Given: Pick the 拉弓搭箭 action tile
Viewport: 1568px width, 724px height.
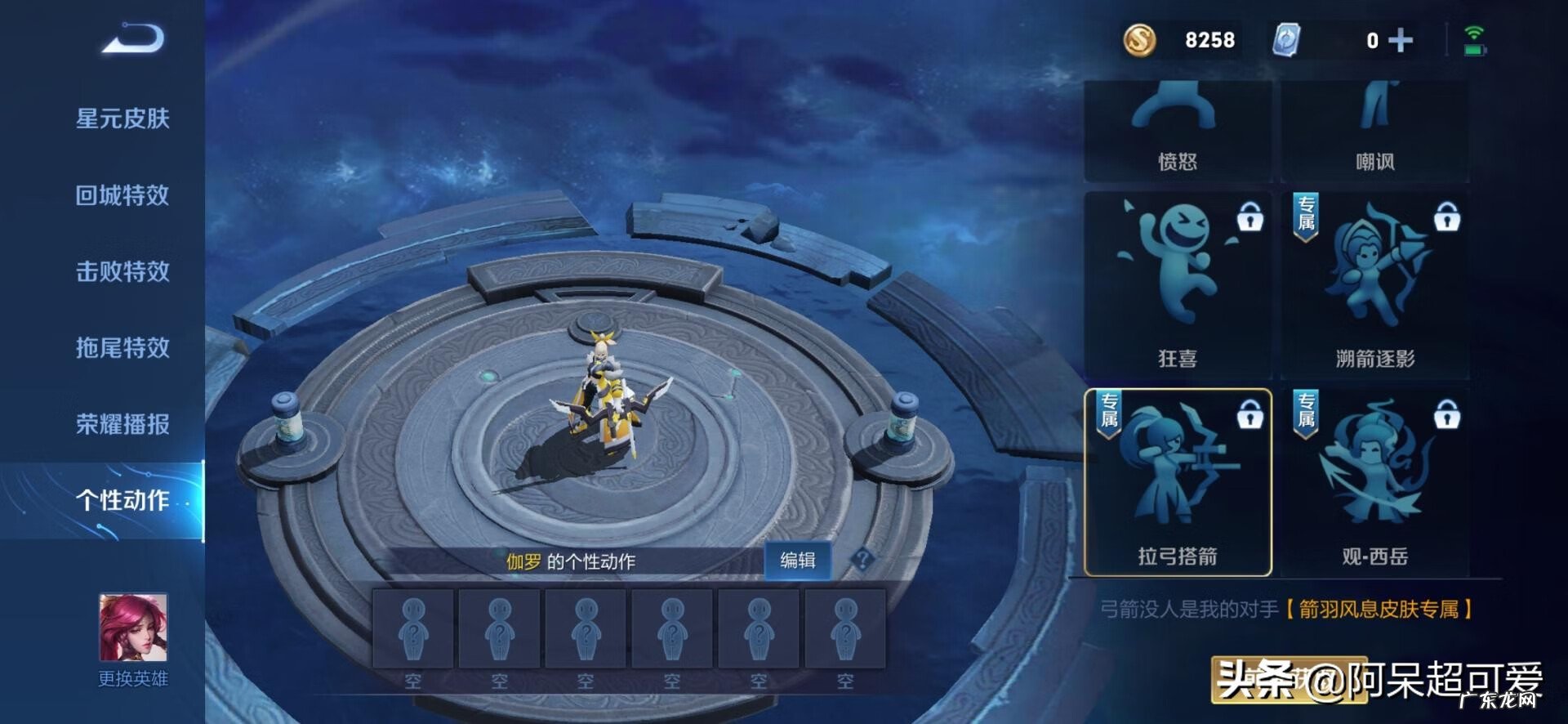Looking at the screenshot, I should 1177,482.
